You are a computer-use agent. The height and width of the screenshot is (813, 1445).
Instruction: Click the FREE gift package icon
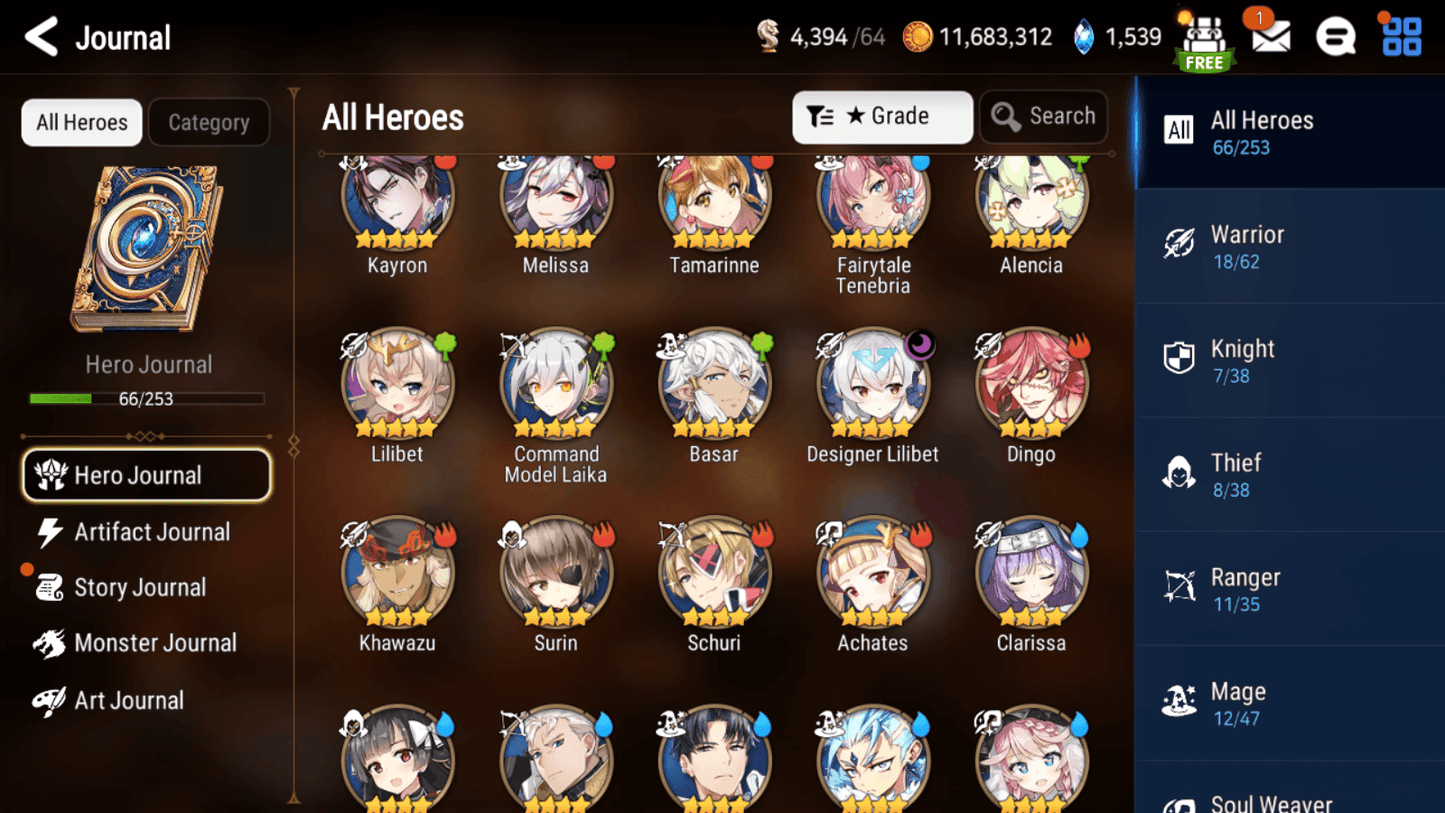click(1203, 37)
